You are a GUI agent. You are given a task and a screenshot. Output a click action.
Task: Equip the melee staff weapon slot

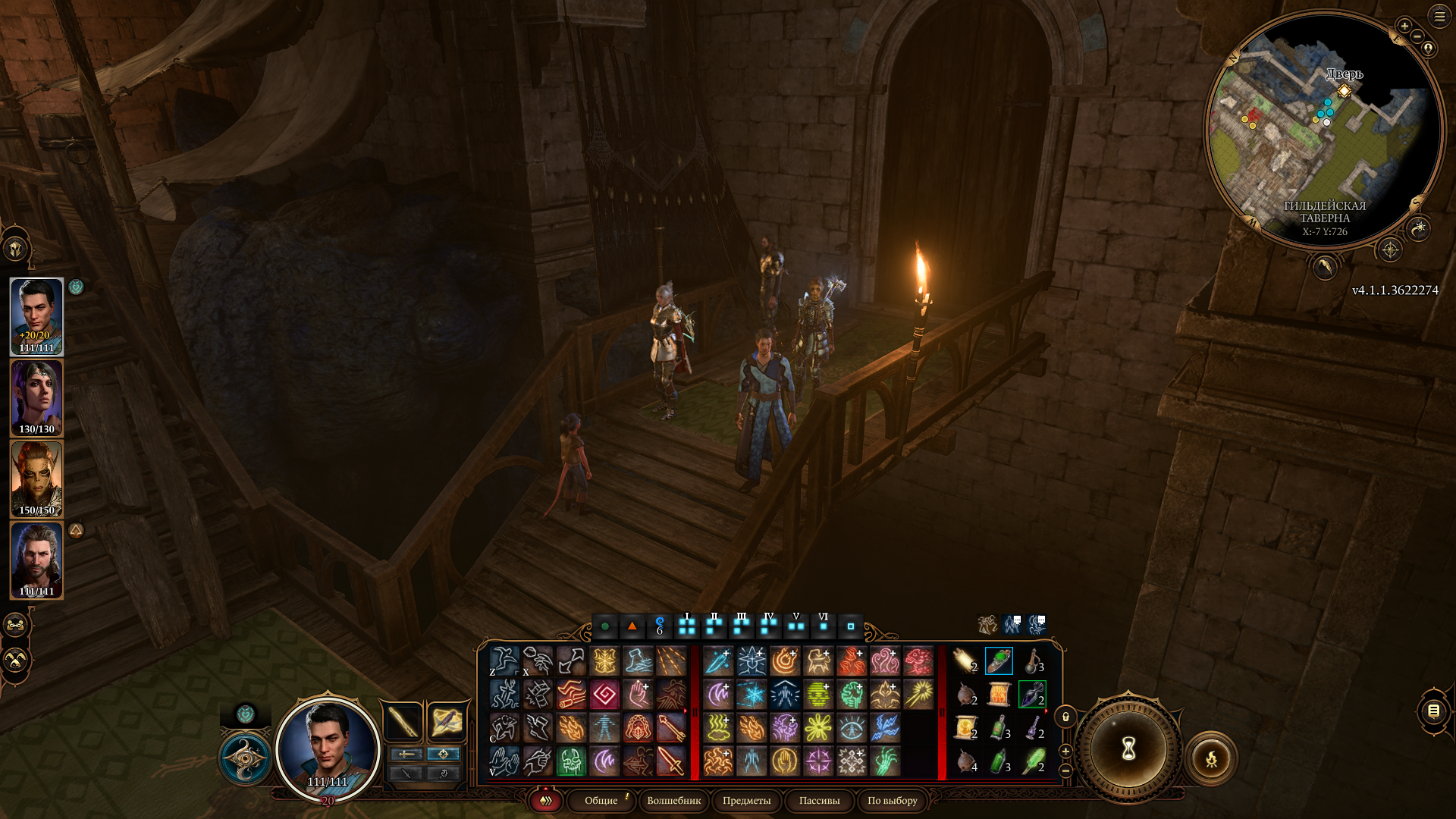403,721
